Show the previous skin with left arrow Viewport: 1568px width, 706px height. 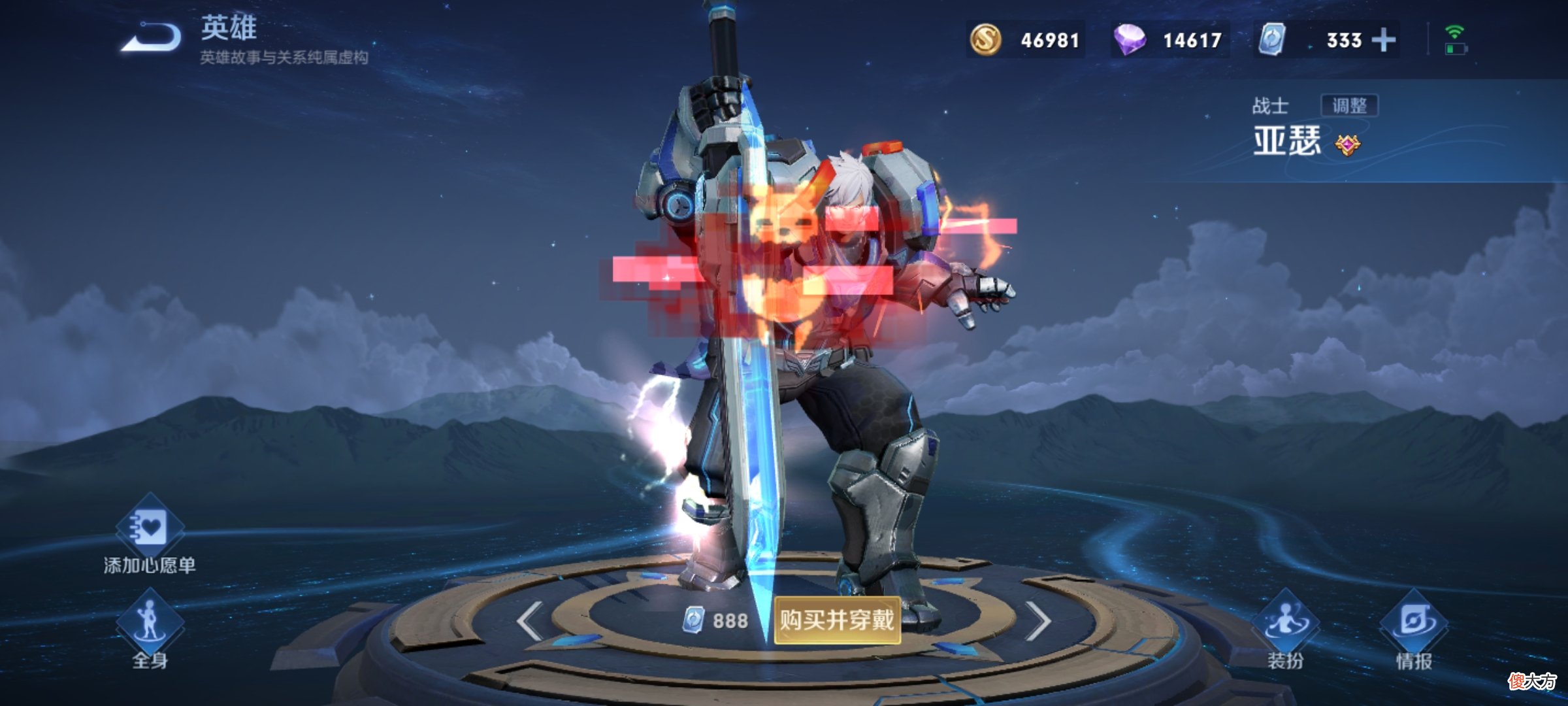(530, 621)
